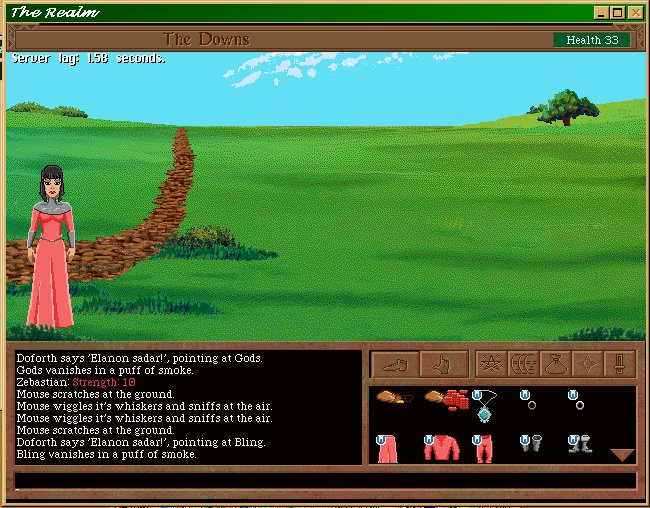Image resolution: width=650 pixels, height=508 pixels.
Task: Click the faces icon button
Action: (x=523, y=363)
